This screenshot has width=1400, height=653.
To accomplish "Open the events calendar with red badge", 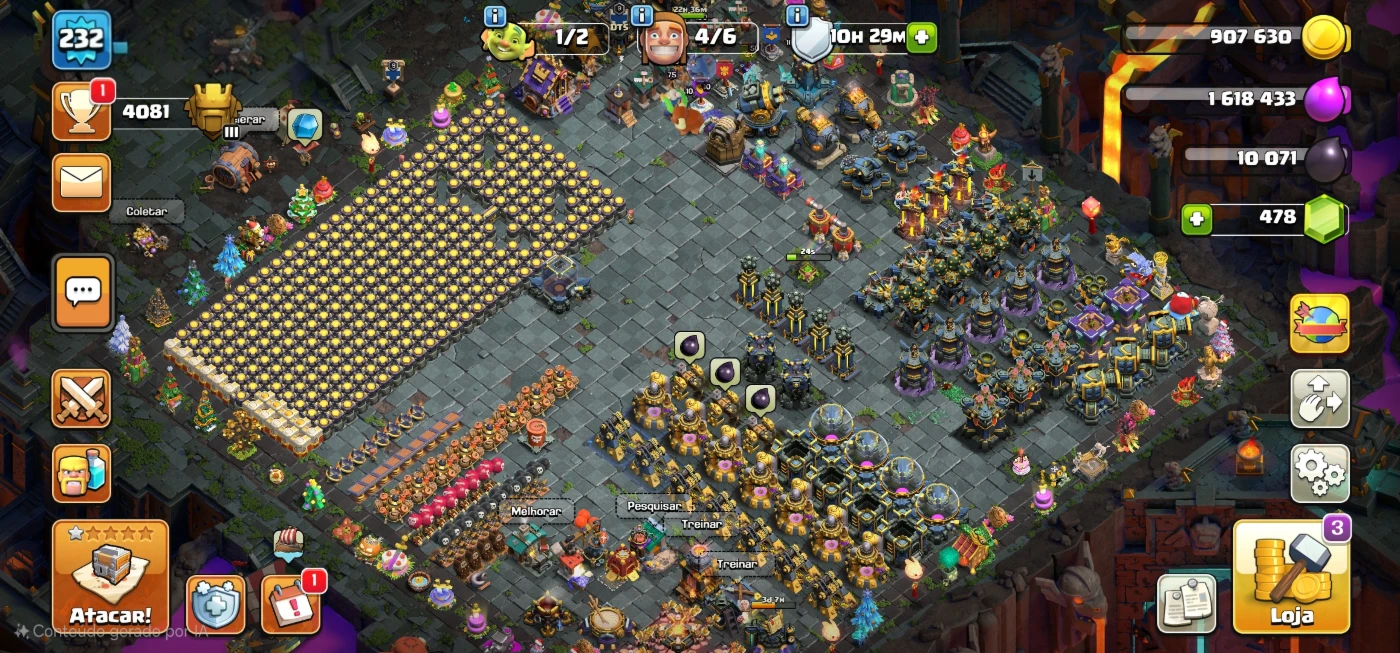I will click(291, 604).
